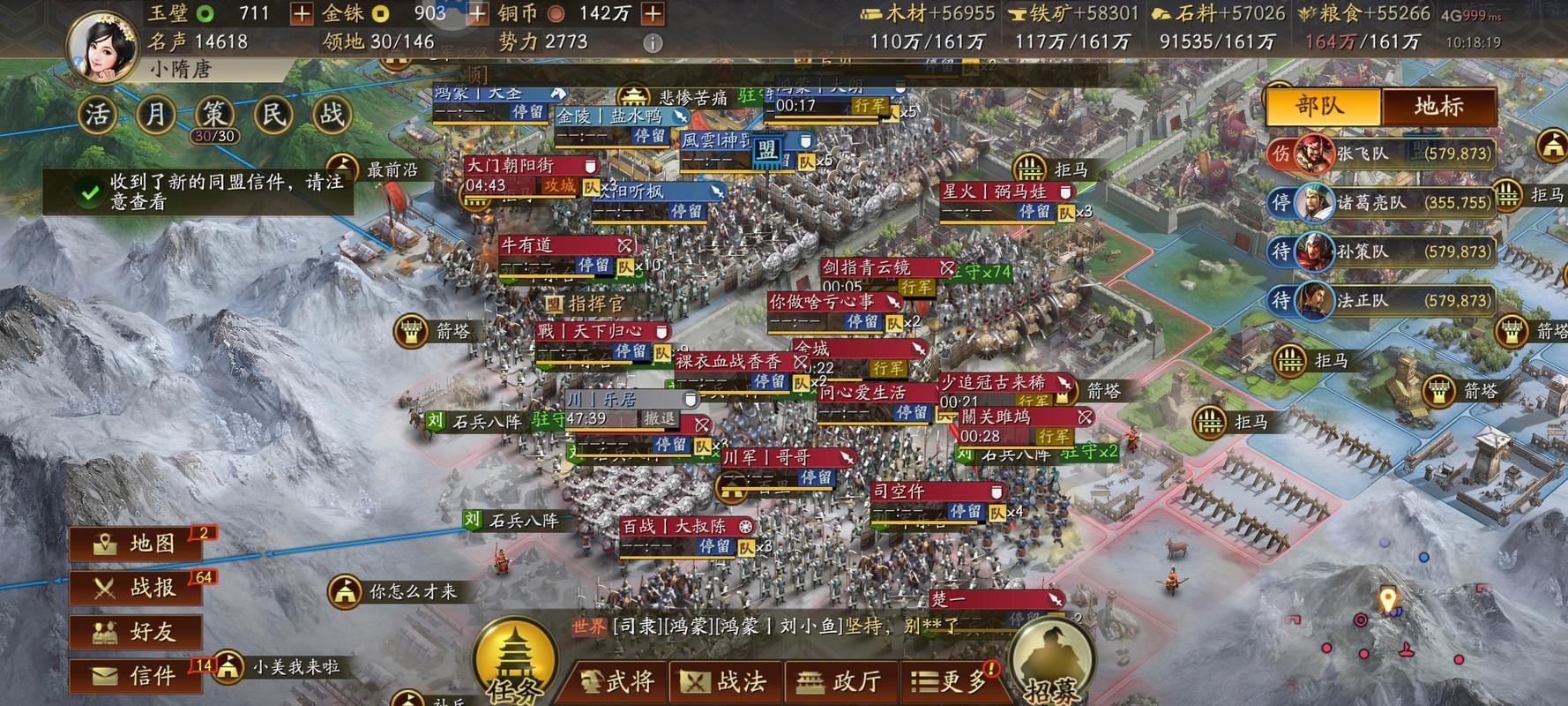Viewport: 1568px width, 706px height.
Task: Open the 地图 map panel
Action: [134, 543]
